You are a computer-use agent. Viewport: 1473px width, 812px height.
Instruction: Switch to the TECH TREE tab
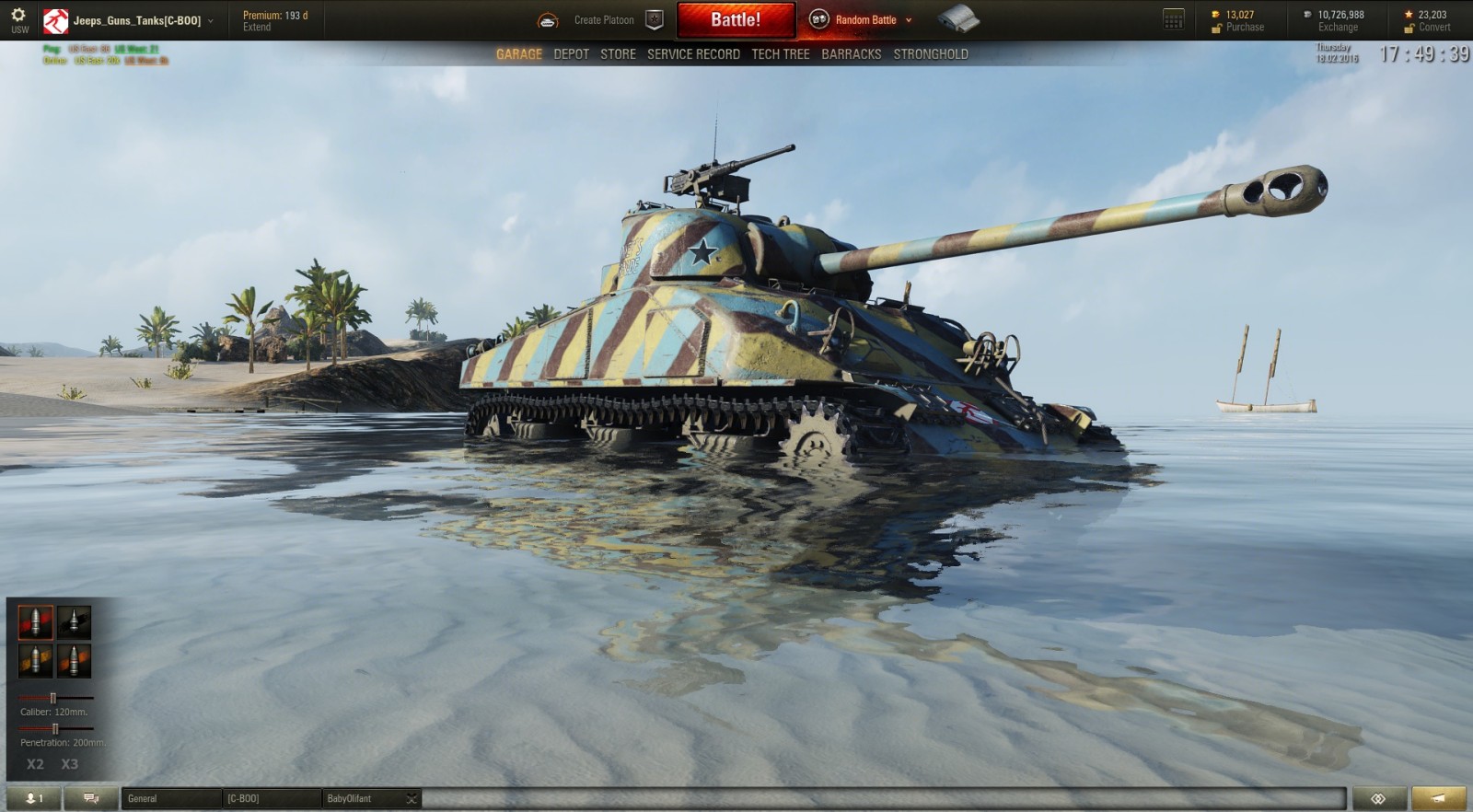tap(780, 53)
